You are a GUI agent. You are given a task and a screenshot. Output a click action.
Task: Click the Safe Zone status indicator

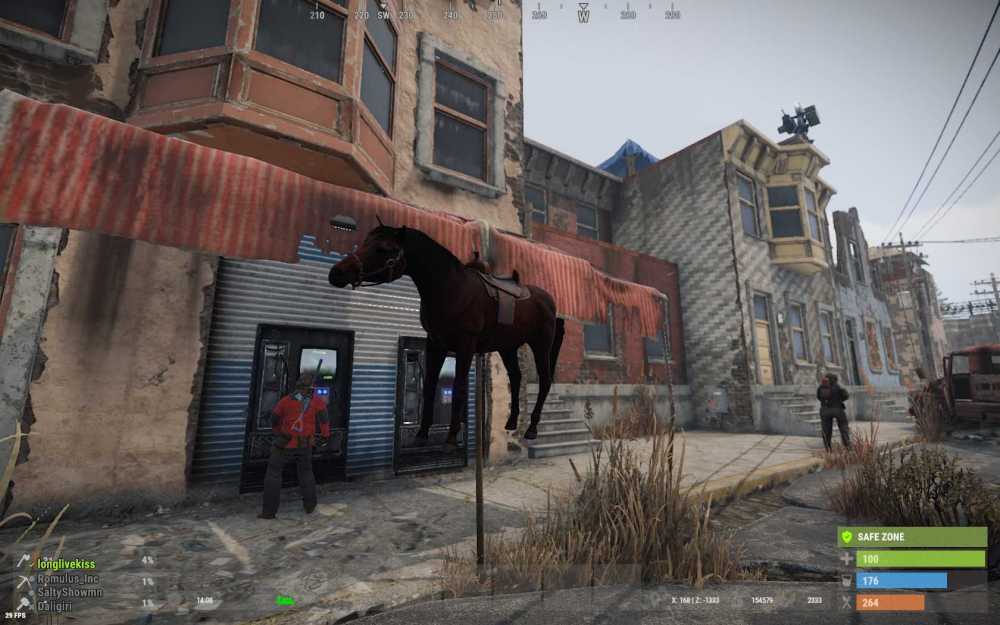(911, 537)
